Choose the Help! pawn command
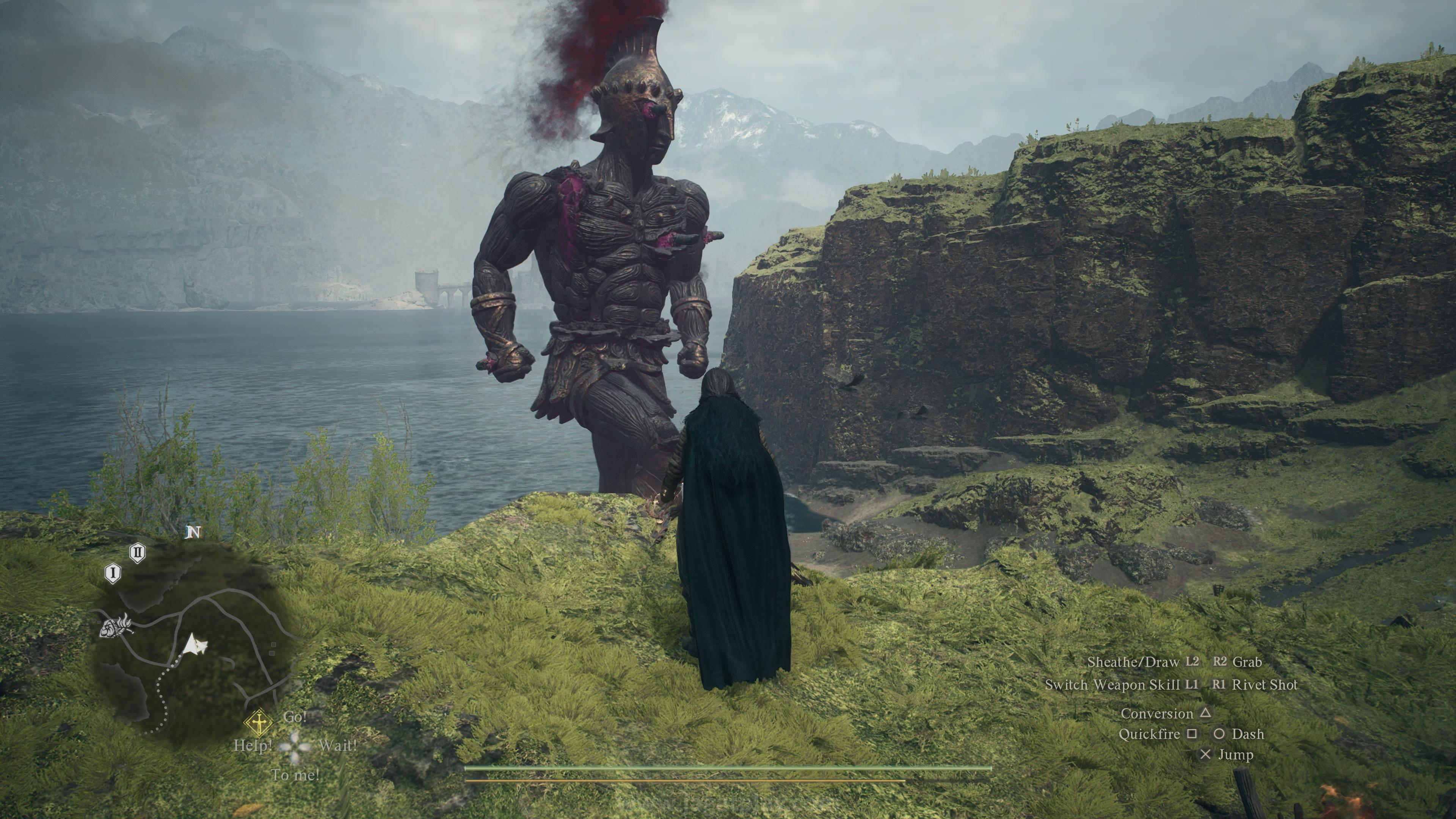Image resolution: width=1456 pixels, height=819 pixels. click(253, 745)
